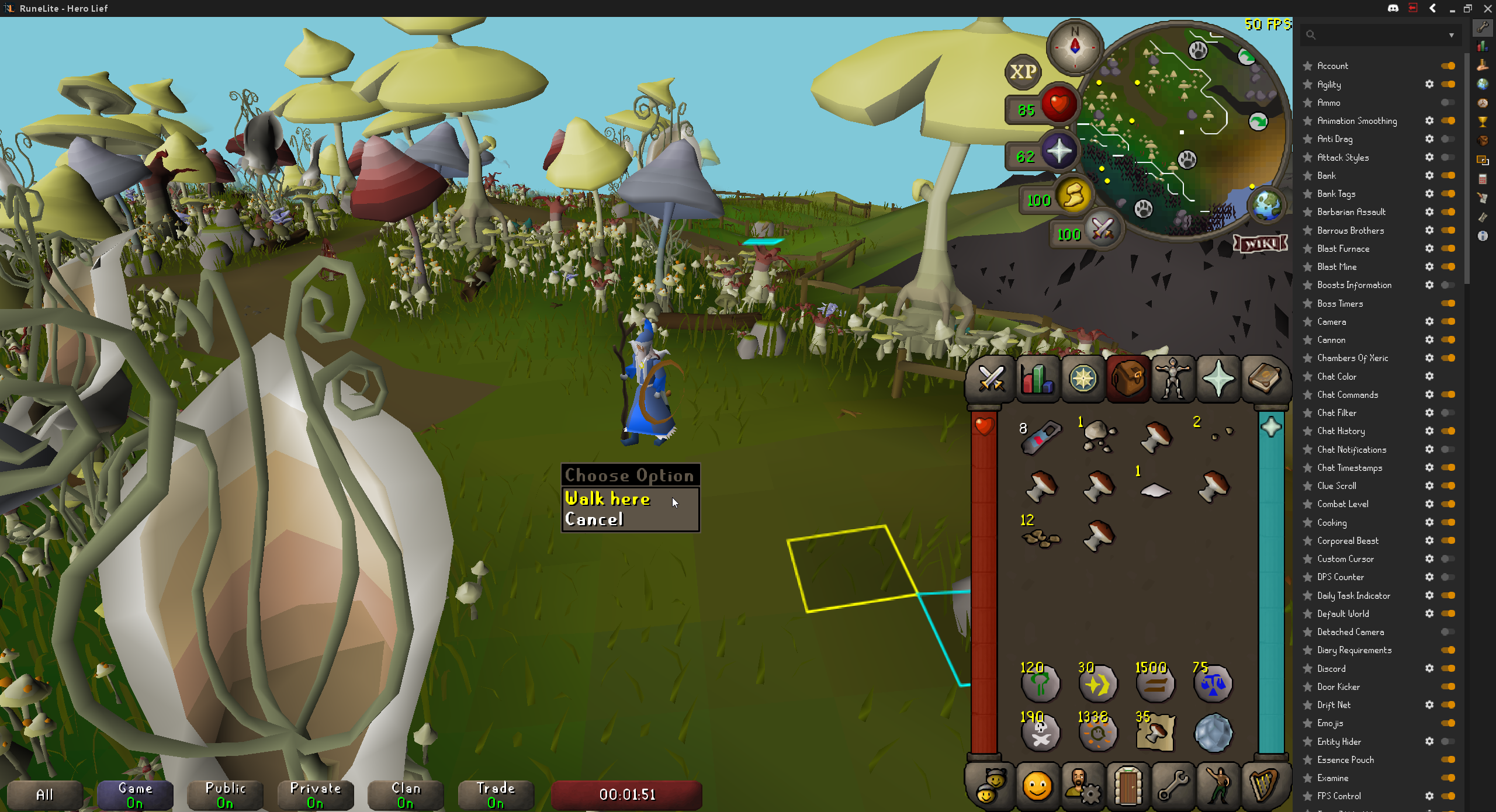Open the XP drops orb
This screenshot has height=812, width=1496.
1023,72
